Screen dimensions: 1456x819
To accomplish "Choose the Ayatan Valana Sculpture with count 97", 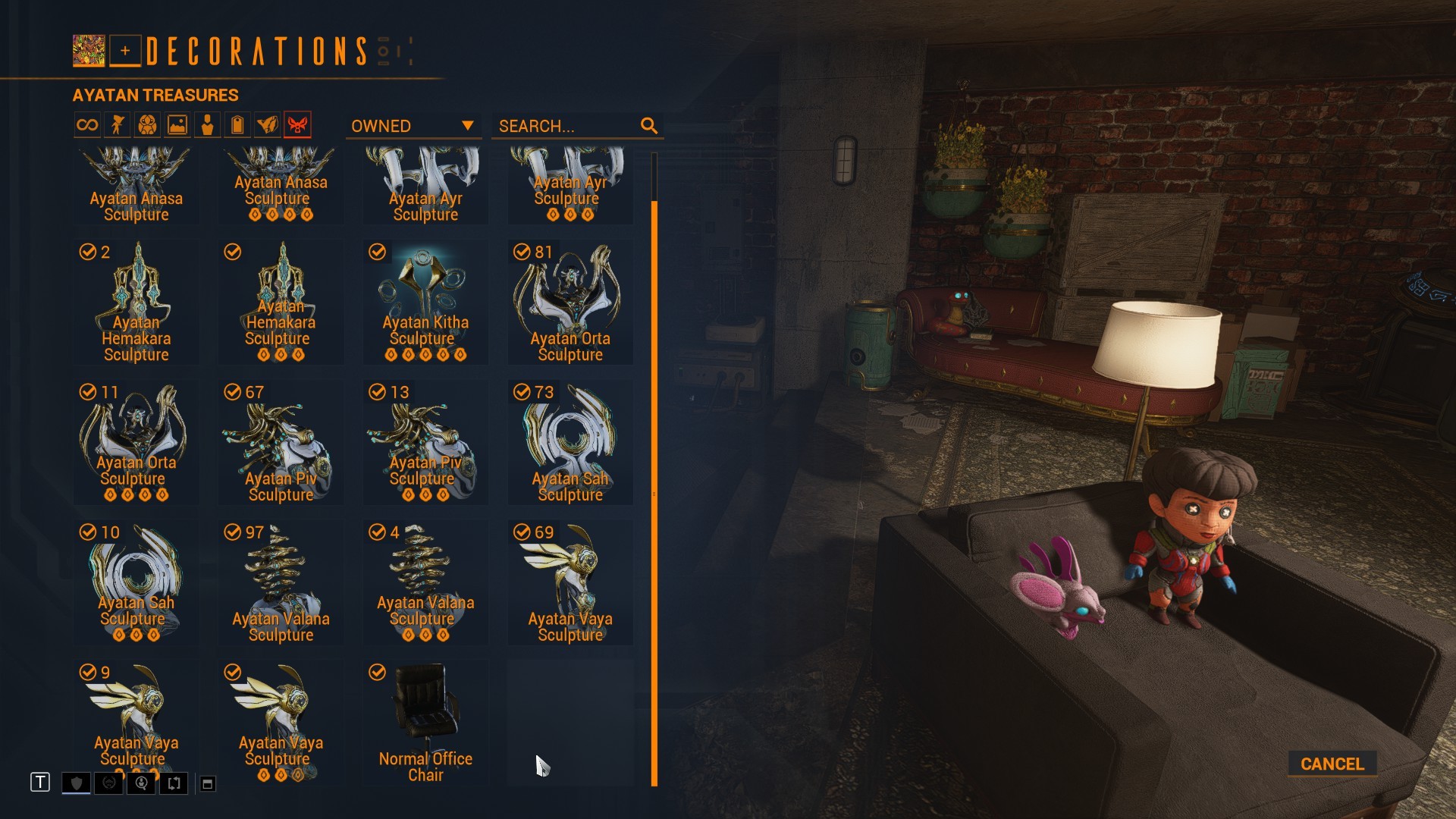I will [281, 582].
